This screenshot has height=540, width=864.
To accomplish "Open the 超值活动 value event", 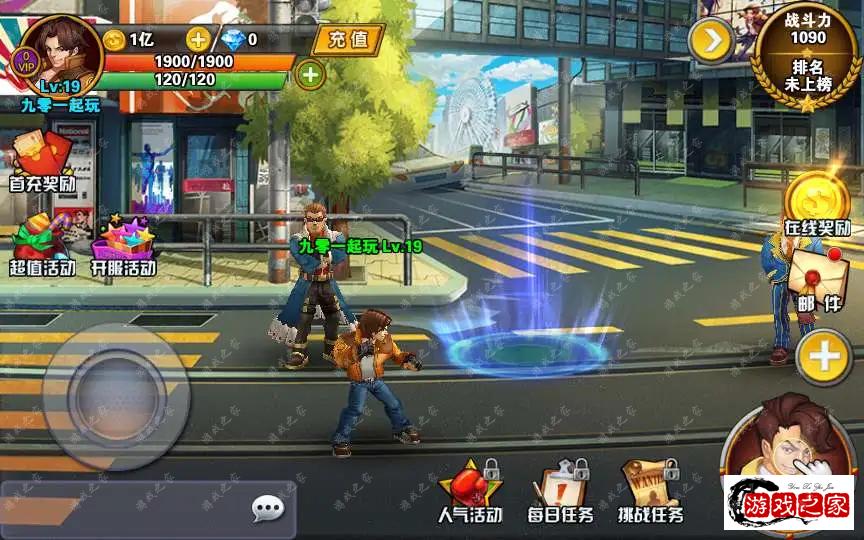I will coord(41,246).
